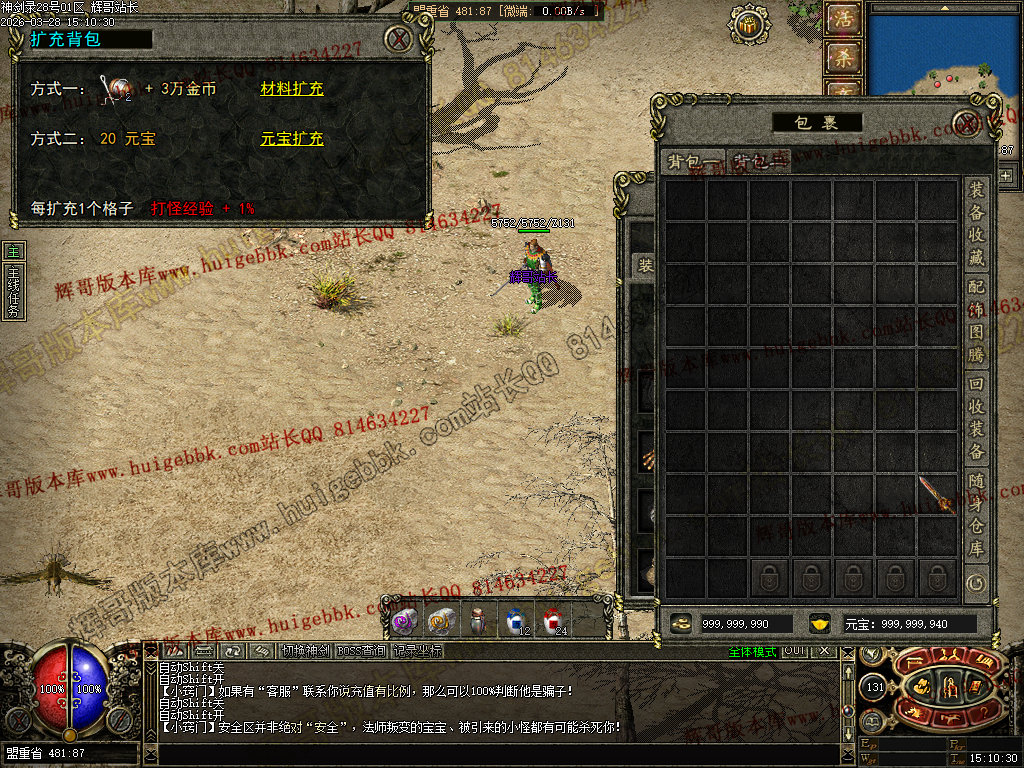Close the 扩充背包 expansion dialog
This screenshot has width=1024, height=768.
click(x=399, y=39)
